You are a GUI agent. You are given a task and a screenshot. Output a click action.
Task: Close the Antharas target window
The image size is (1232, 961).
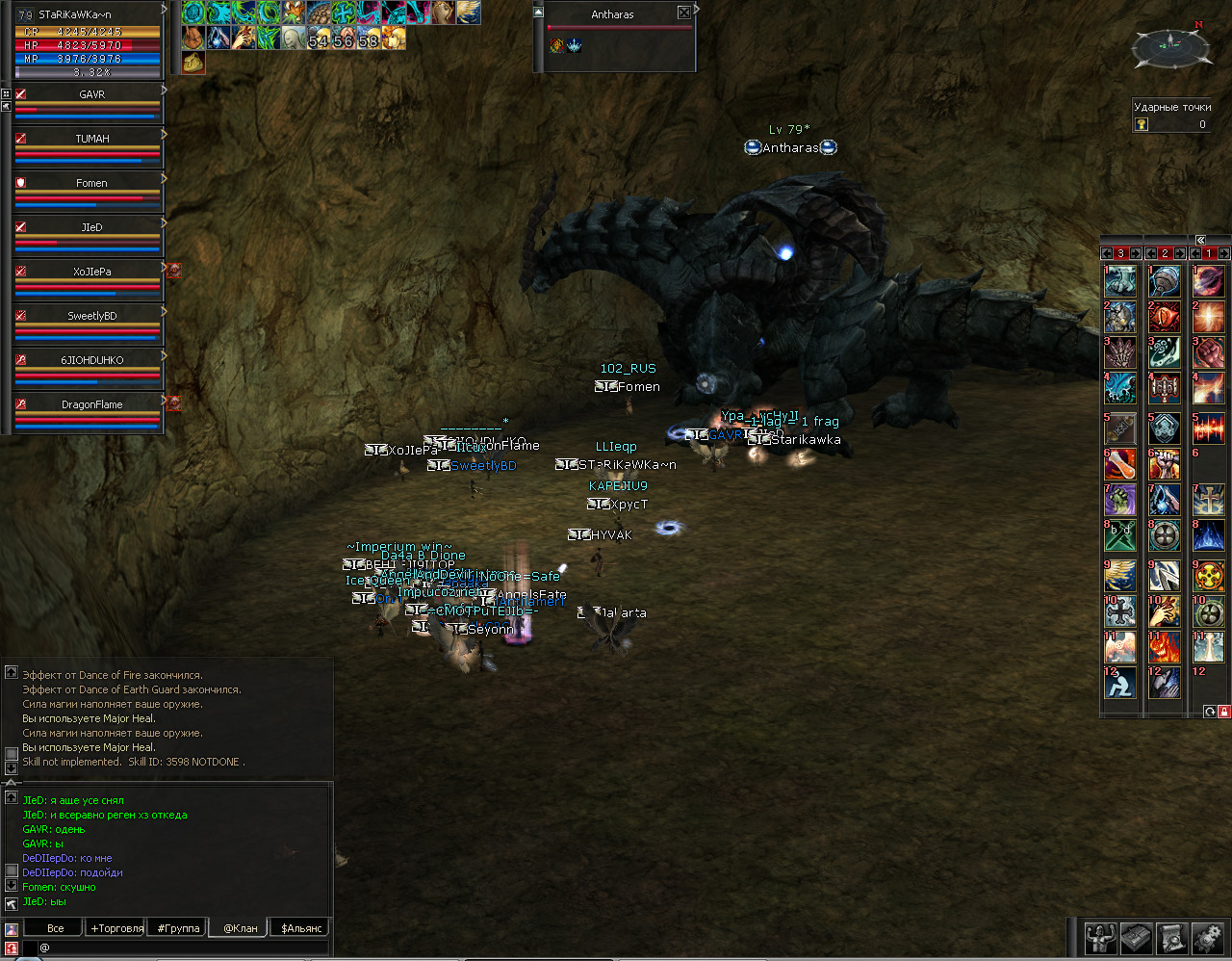tap(683, 13)
